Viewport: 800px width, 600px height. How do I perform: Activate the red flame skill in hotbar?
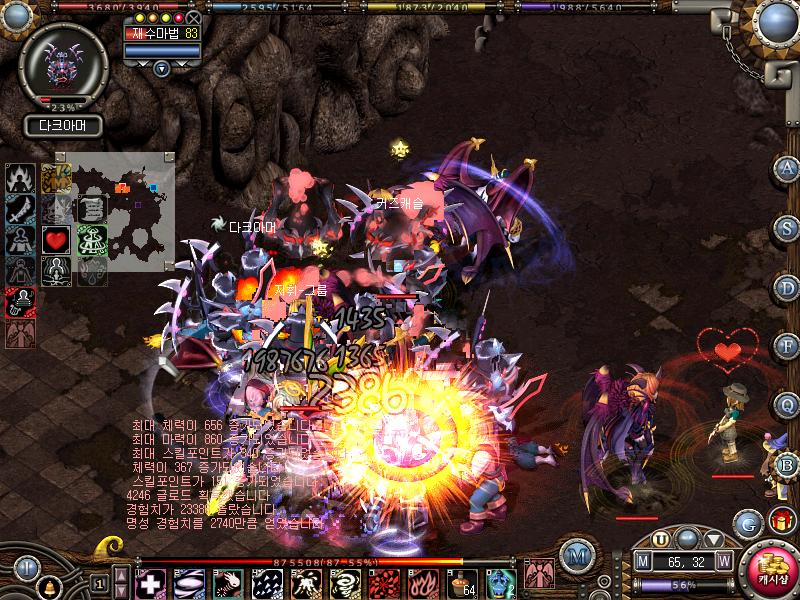[x=424, y=583]
